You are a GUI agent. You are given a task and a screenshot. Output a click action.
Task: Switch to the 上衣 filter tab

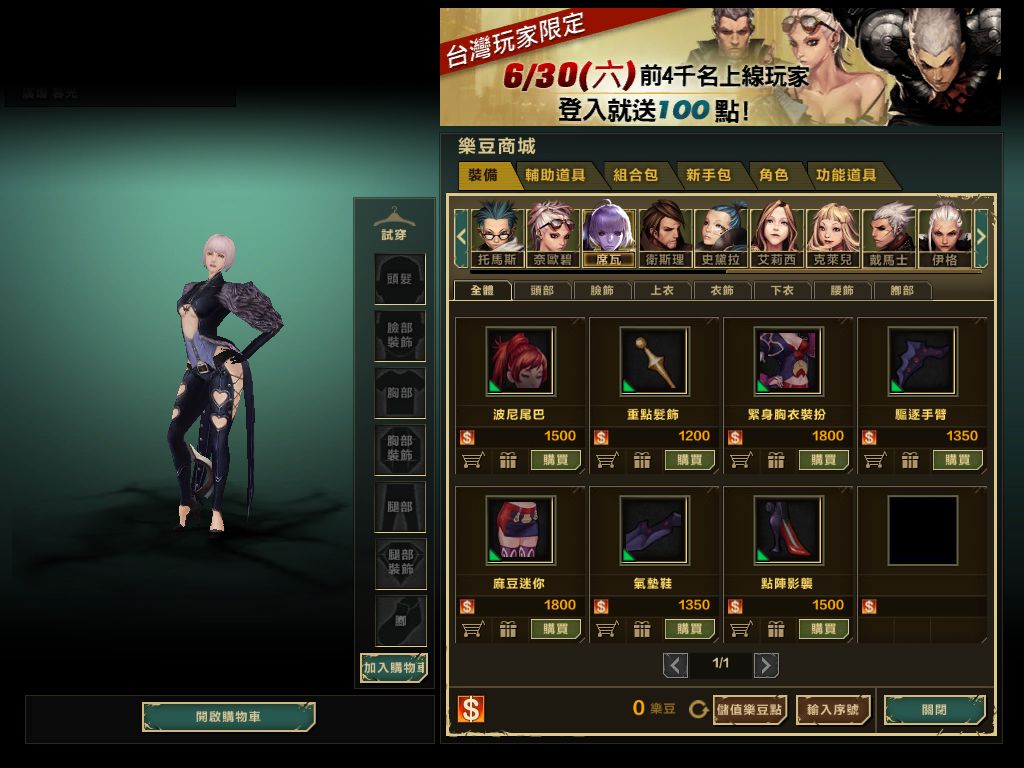pyautogui.click(x=662, y=291)
